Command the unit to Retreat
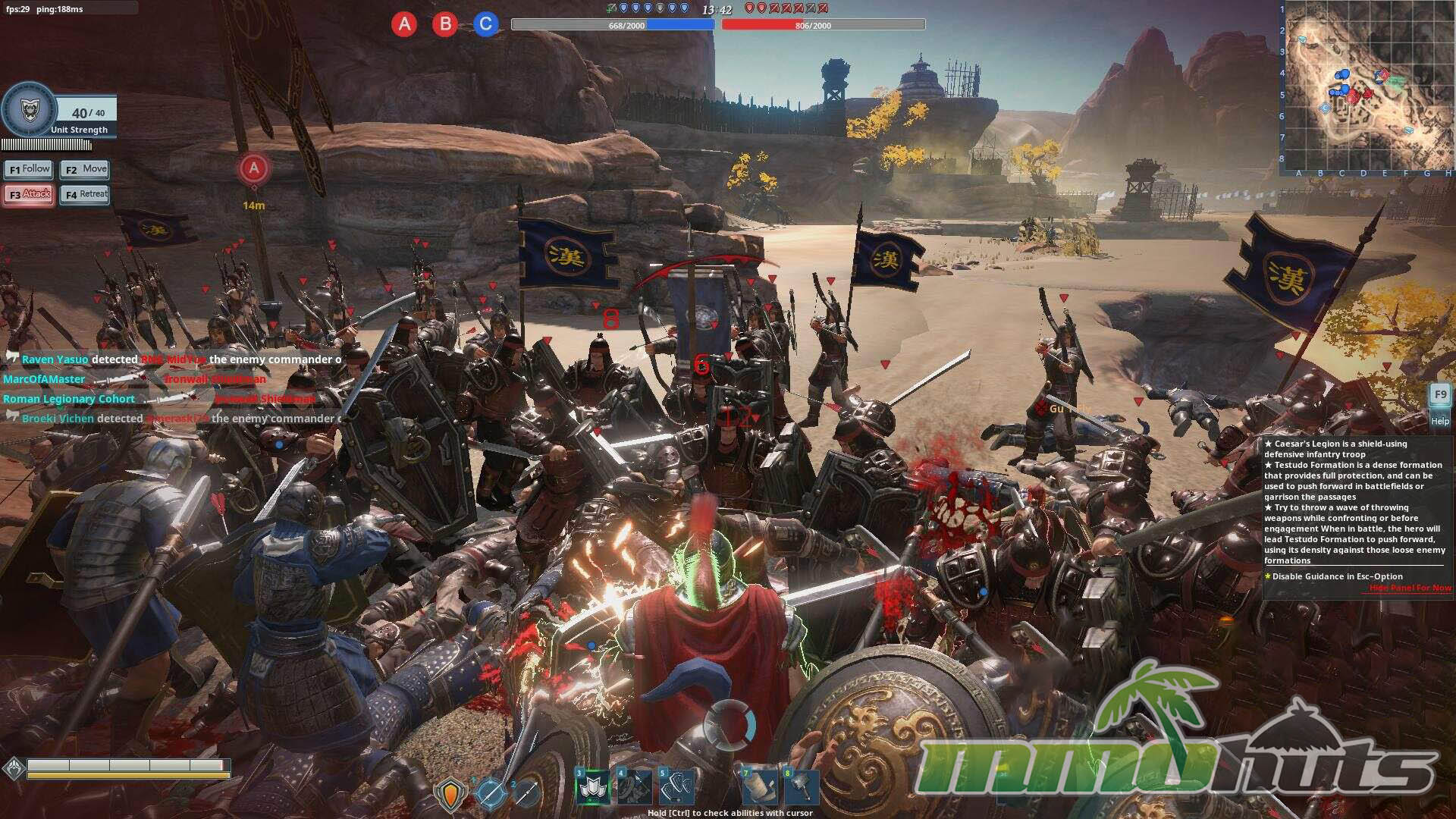The height and width of the screenshot is (819, 1456). click(85, 194)
